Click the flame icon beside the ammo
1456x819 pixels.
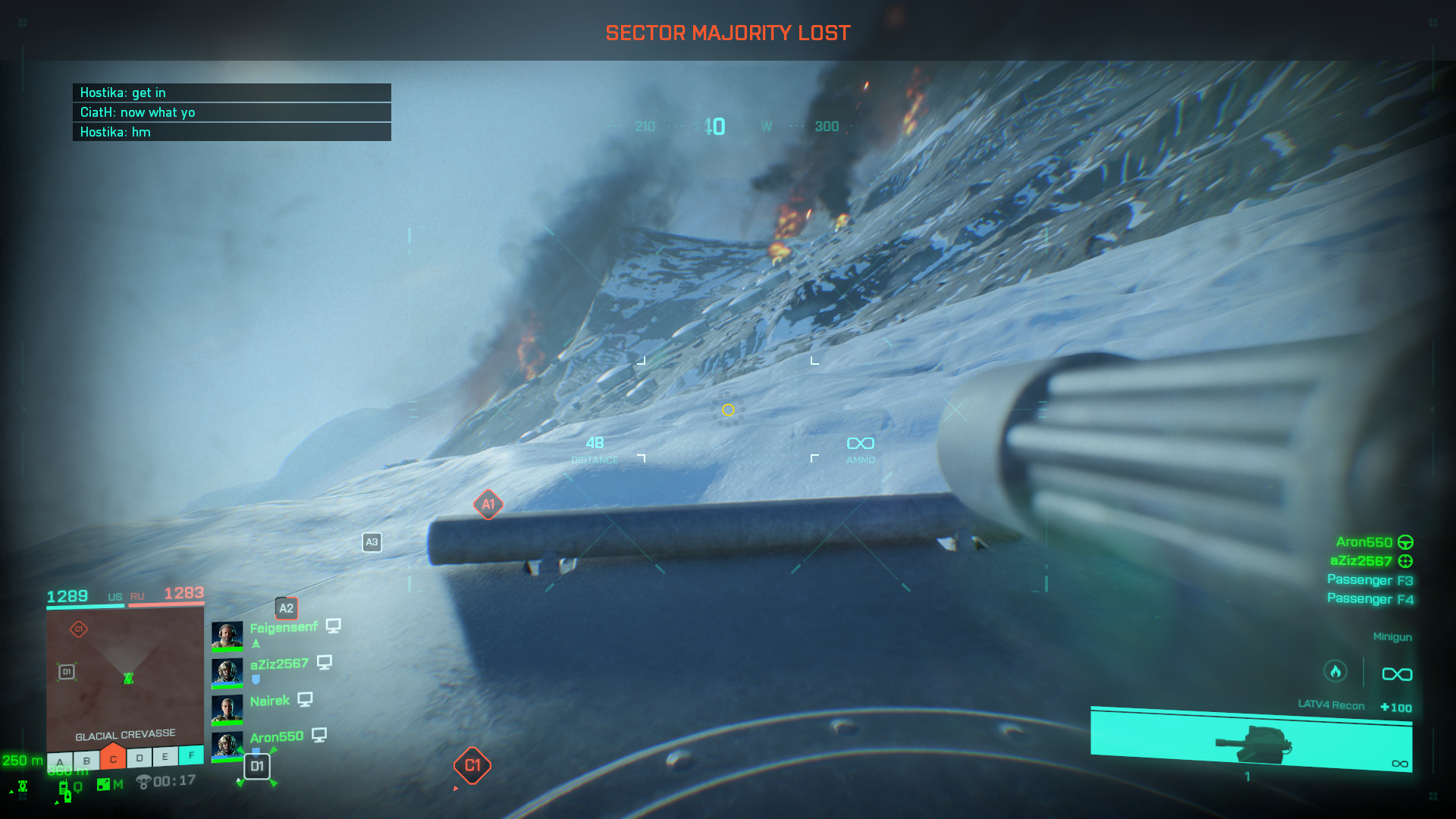click(1335, 672)
